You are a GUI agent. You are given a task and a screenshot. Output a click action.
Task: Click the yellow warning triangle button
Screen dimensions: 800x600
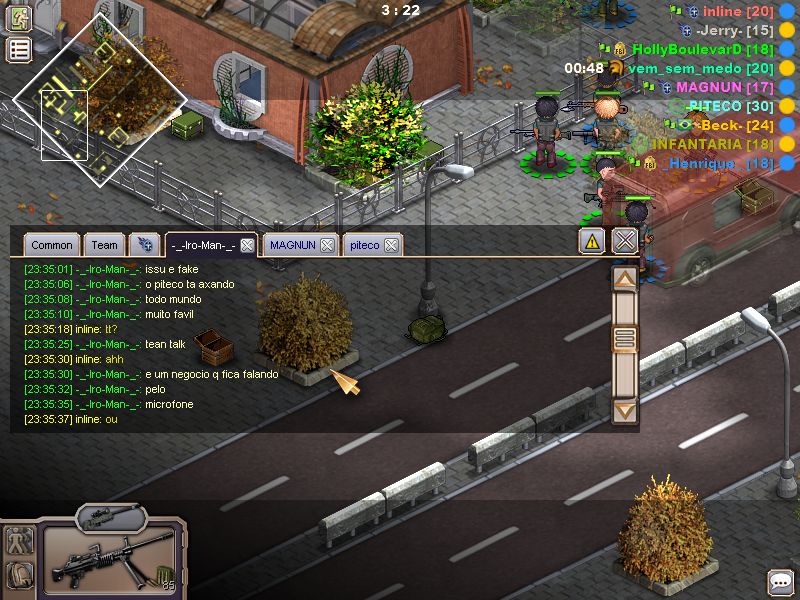[x=592, y=241]
